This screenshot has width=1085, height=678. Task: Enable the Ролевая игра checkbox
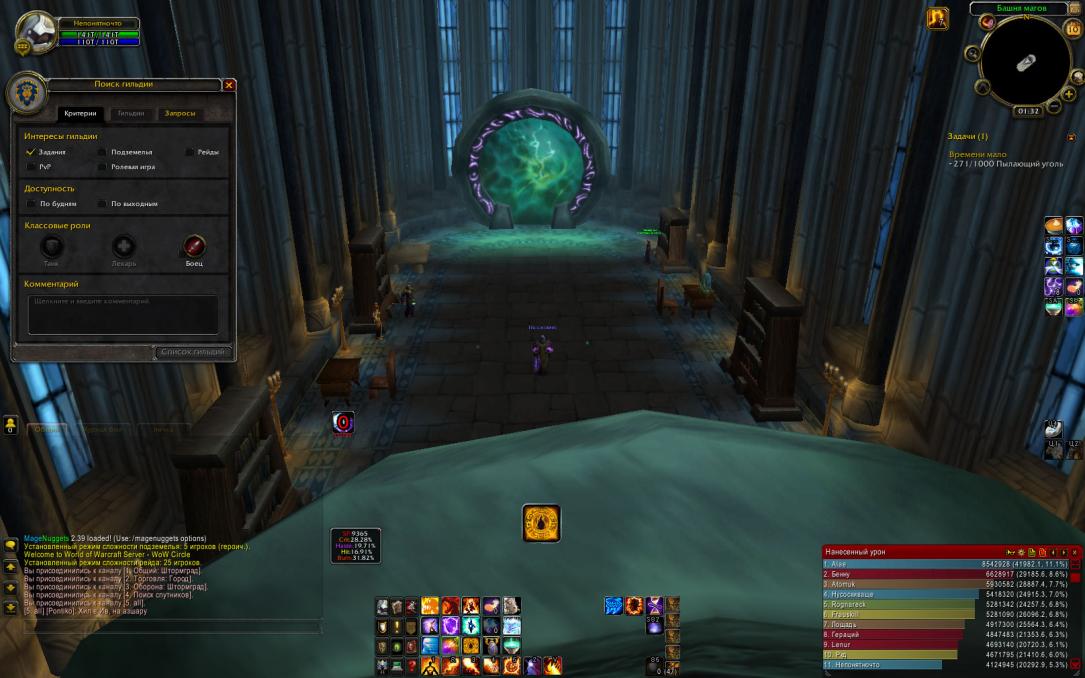point(102,167)
